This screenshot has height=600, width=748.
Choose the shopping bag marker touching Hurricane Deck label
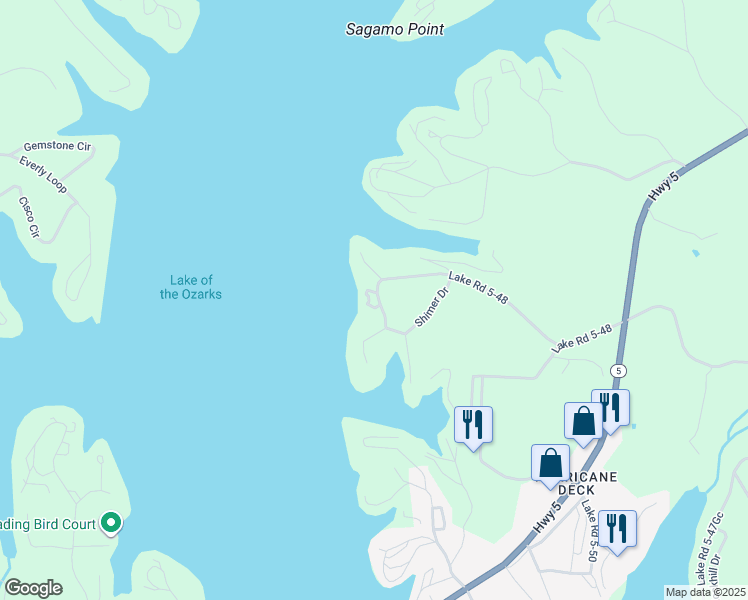click(x=550, y=464)
